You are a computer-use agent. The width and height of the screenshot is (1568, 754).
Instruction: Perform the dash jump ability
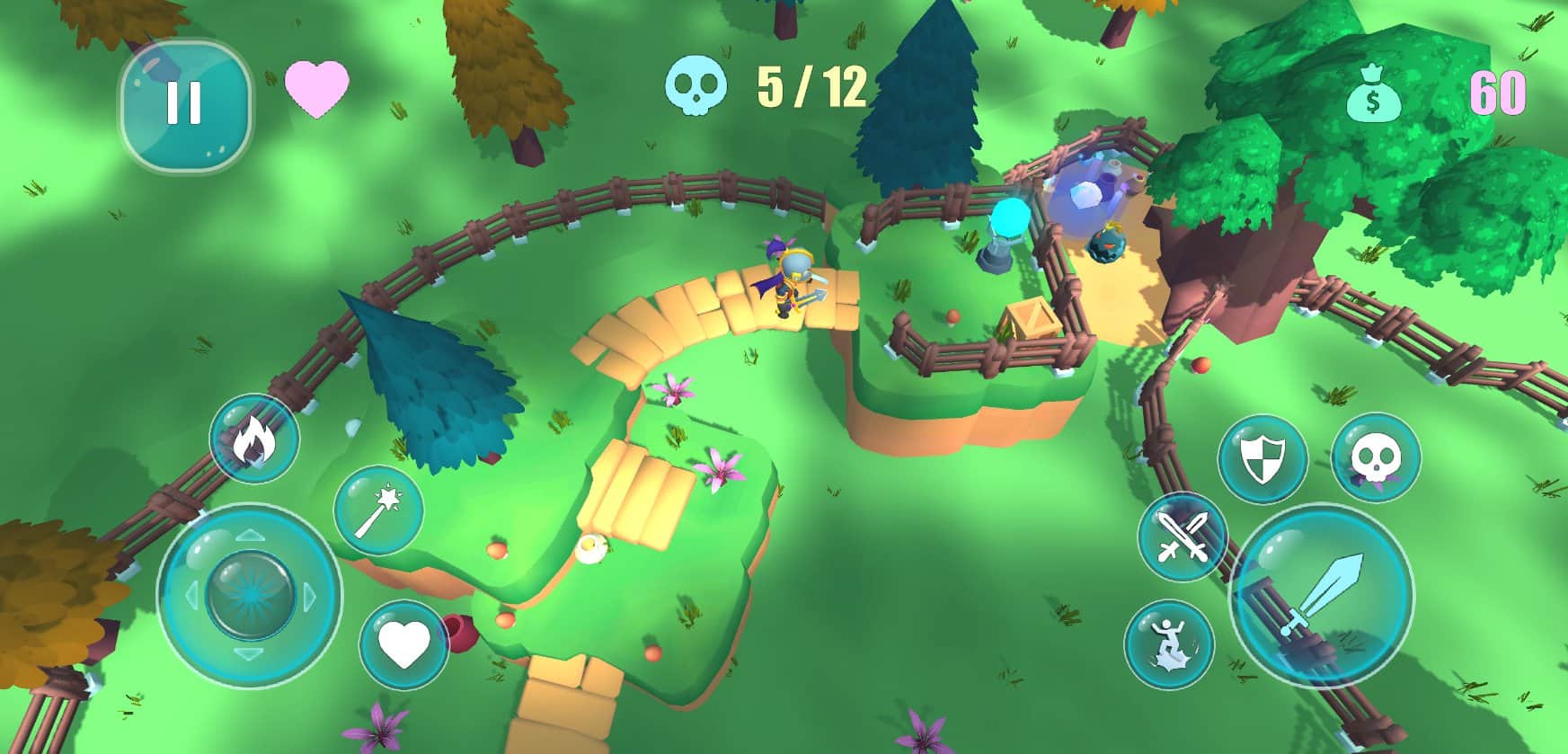1168,644
